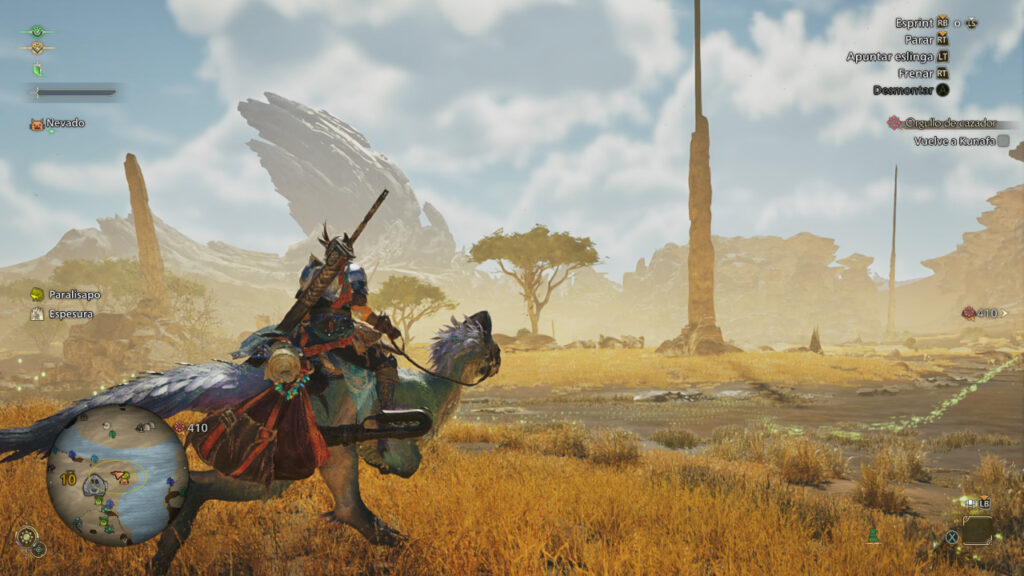Click the Nevado Palico companion icon

(x=37, y=124)
